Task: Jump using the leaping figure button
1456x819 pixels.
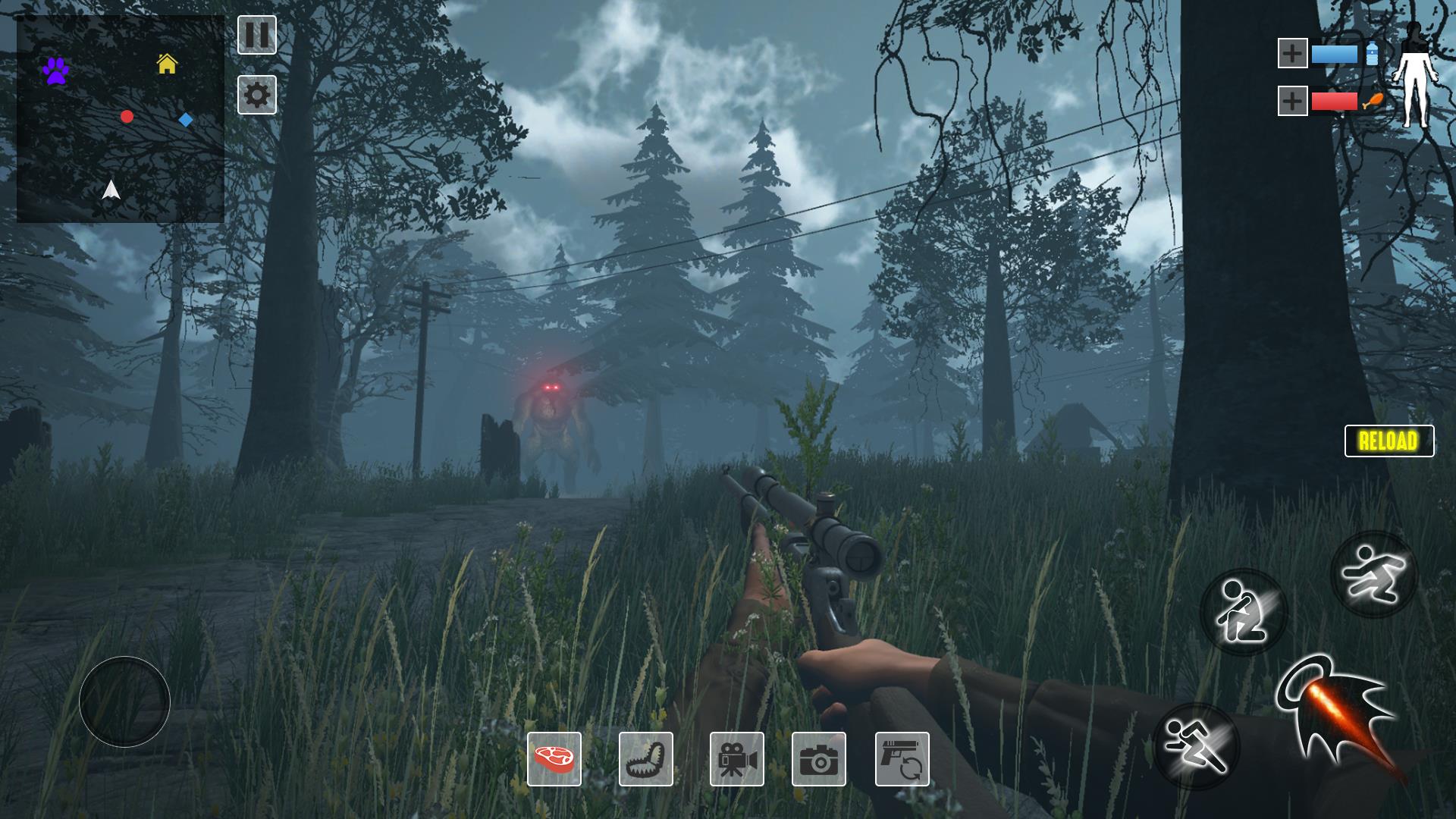Action: pyautogui.click(x=1373, y=574)
